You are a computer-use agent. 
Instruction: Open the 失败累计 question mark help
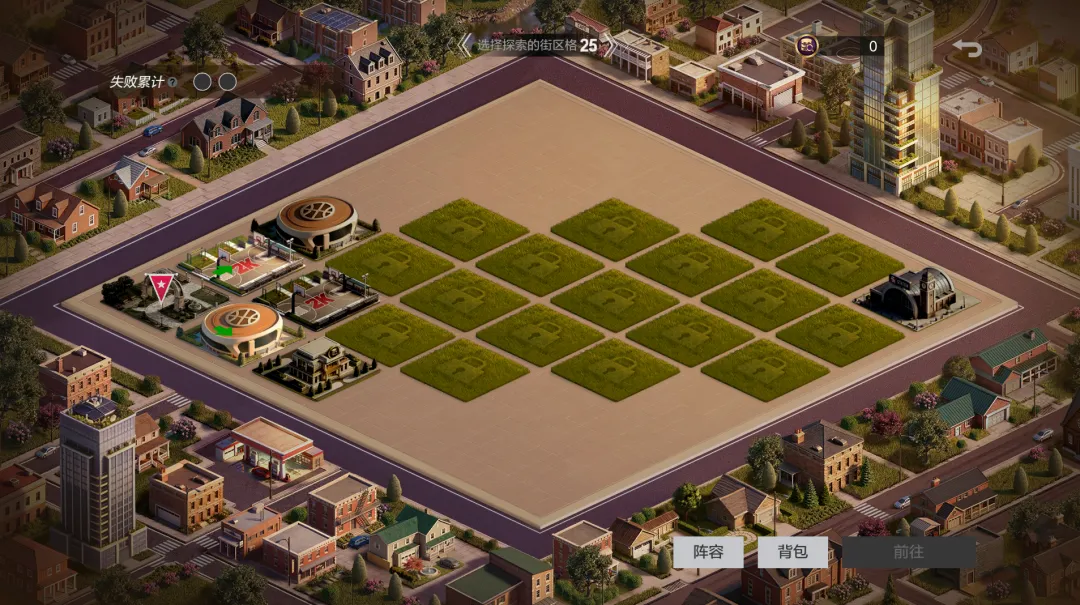(x=173, y=82)
